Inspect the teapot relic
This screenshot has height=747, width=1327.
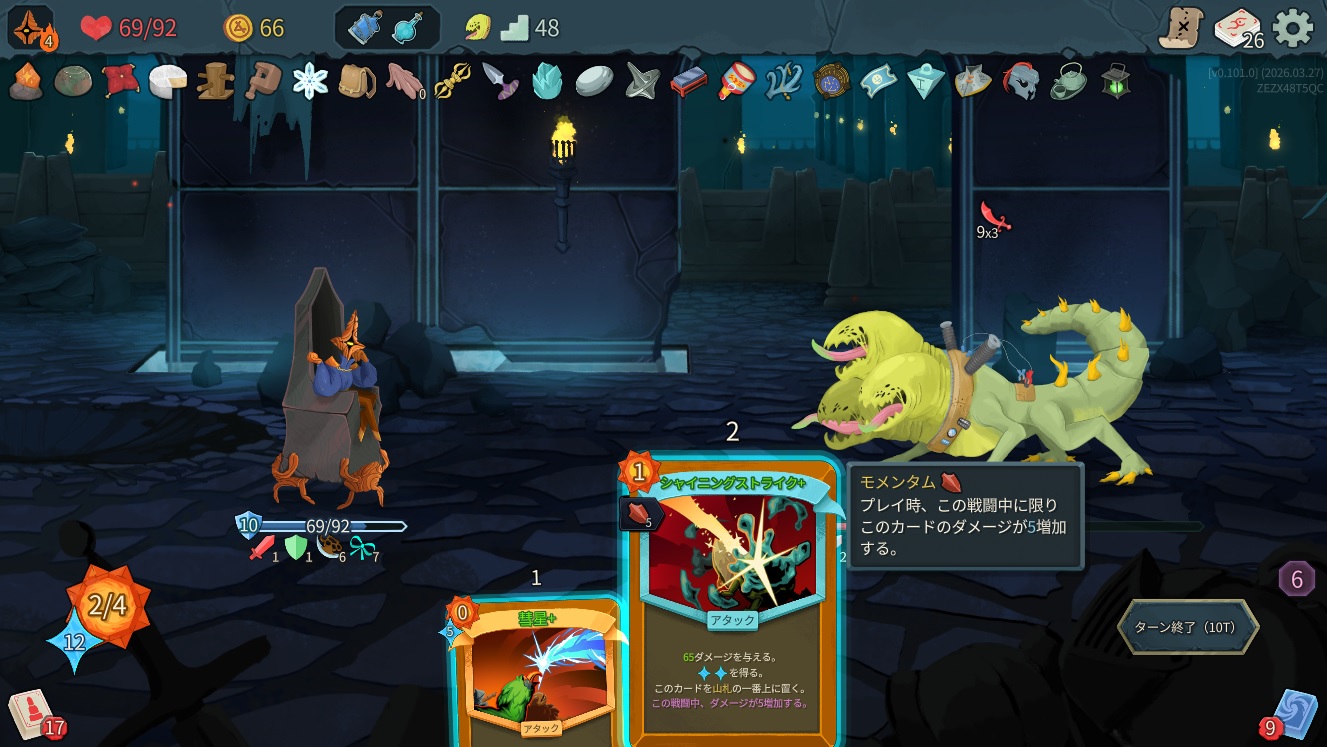(1068, 81)
